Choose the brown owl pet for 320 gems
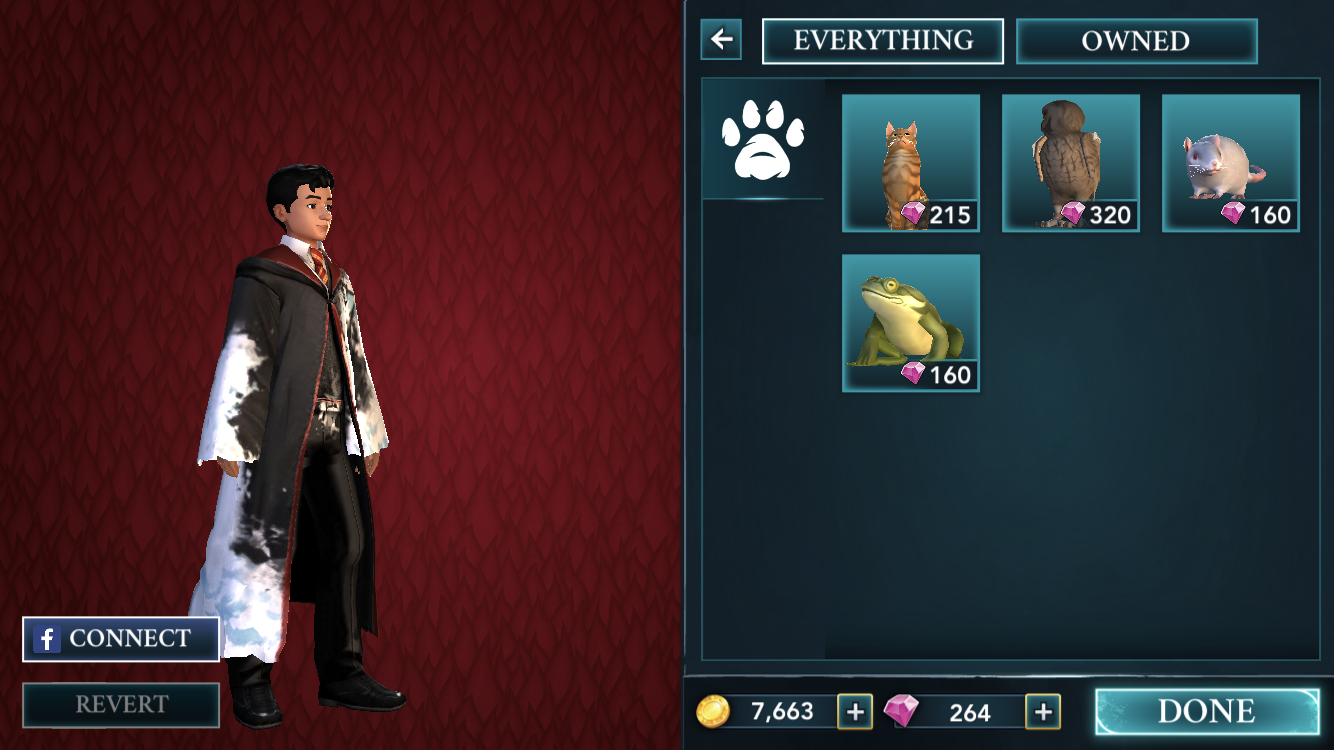Screen dimensions: 1334x750 pos(1070,163)
